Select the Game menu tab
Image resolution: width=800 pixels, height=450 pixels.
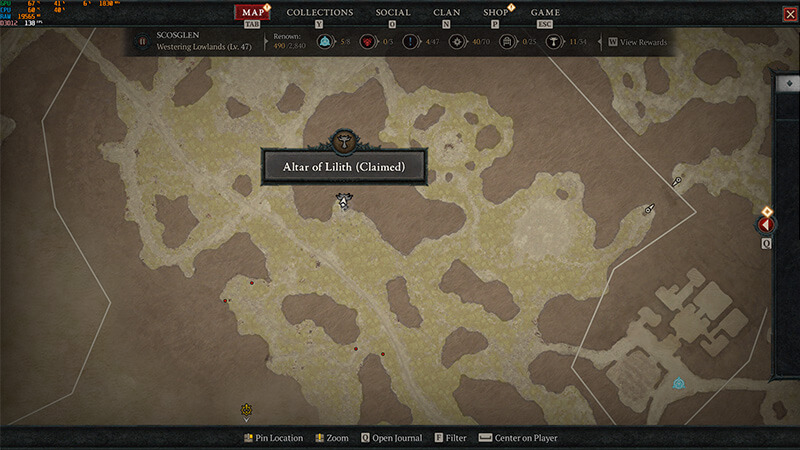545,13
